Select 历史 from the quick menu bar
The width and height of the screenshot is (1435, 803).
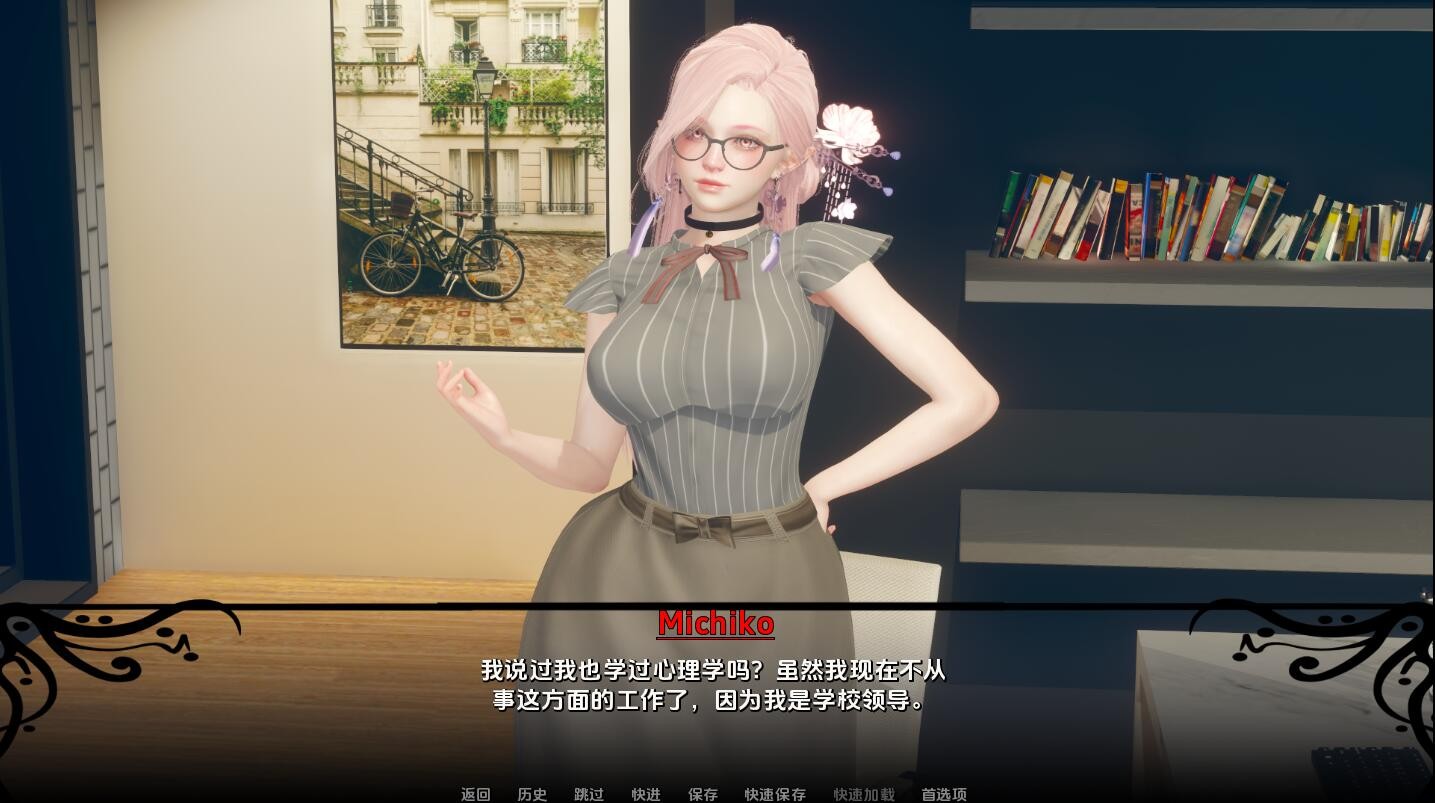click(531, 794)
